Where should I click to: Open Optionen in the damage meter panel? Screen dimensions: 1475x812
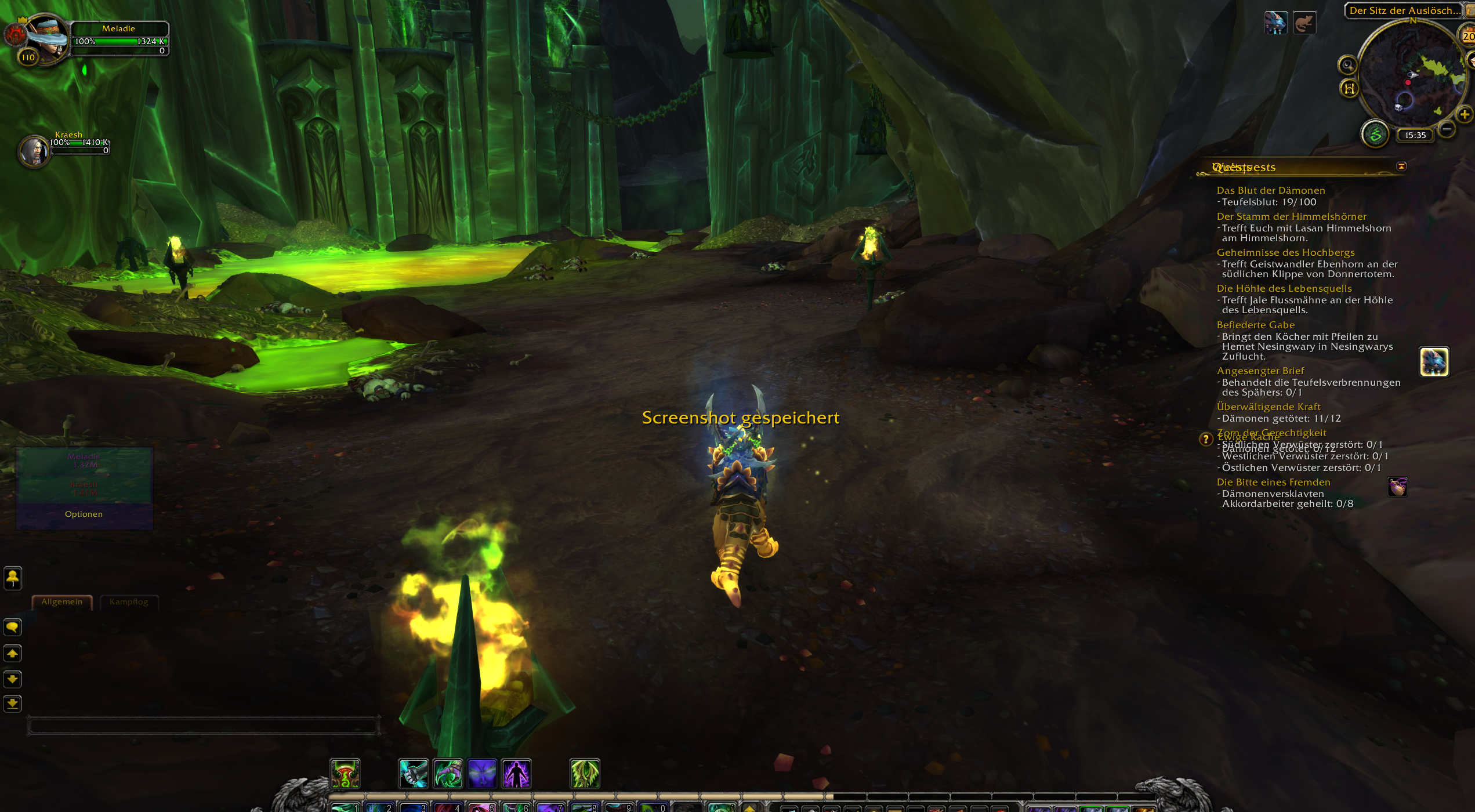click(x=84, y=514)
